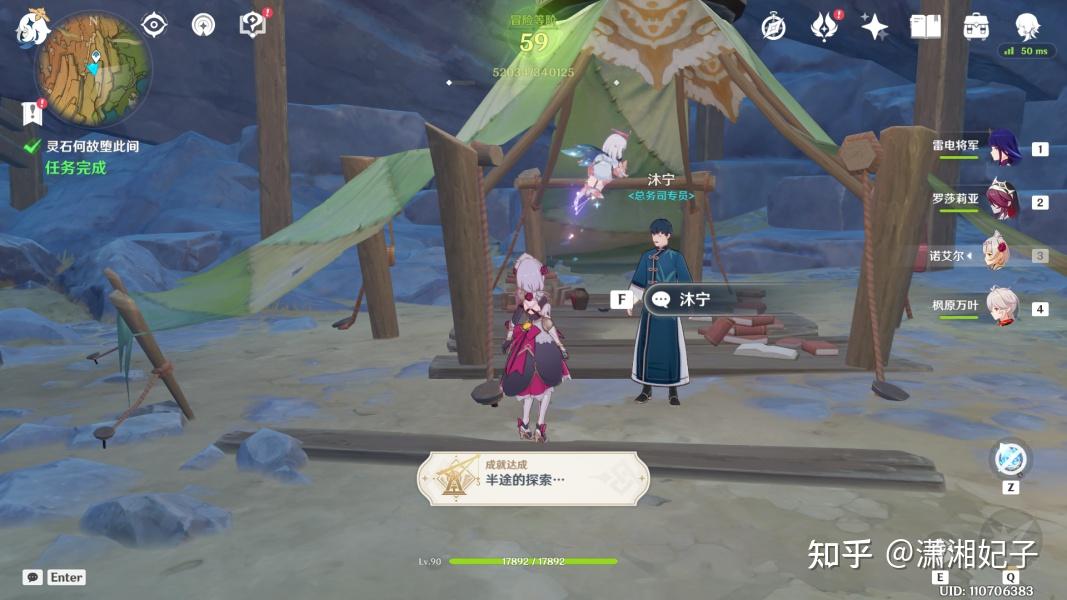The width and height of the screenshot is (1067, 600).
Task: Open the 成就达成 achievement notification
Action: click(533, 478)
